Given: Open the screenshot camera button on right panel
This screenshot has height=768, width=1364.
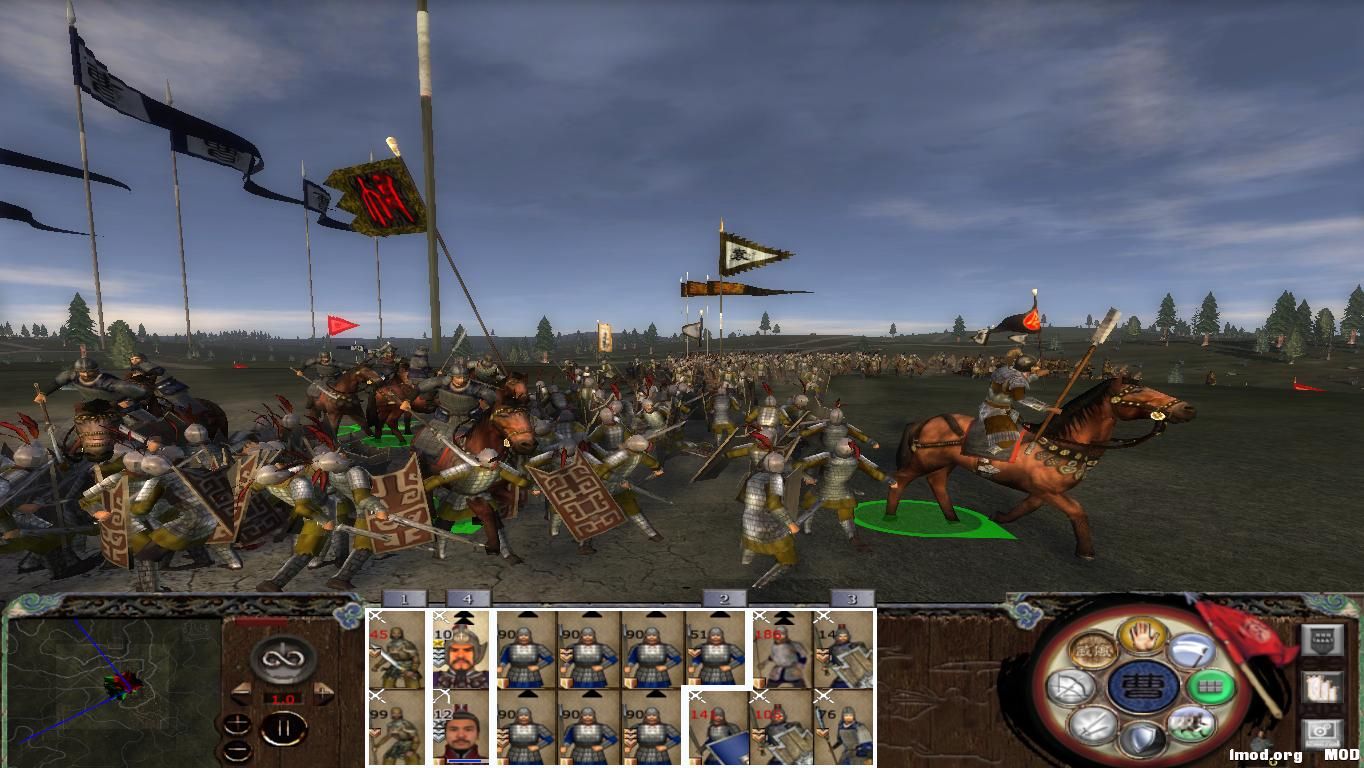Looking at the screenshot, I should click(1321, 731).
